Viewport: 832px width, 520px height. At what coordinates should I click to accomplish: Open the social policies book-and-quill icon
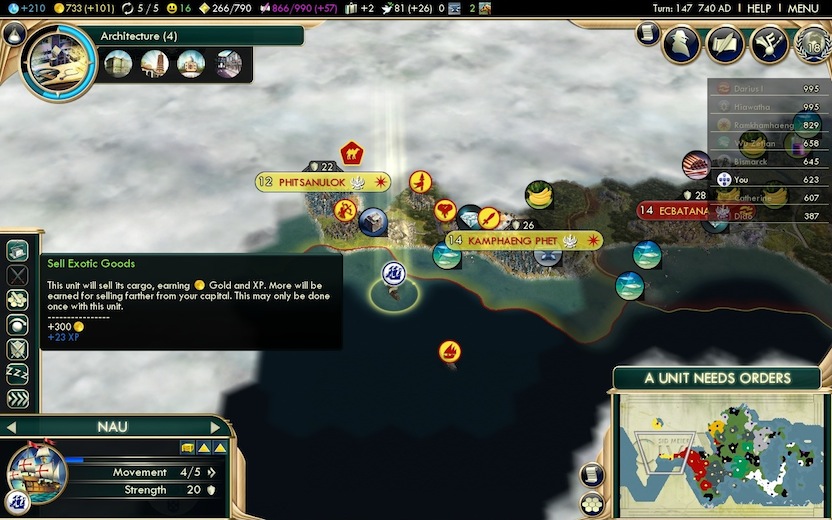[726, 44]
